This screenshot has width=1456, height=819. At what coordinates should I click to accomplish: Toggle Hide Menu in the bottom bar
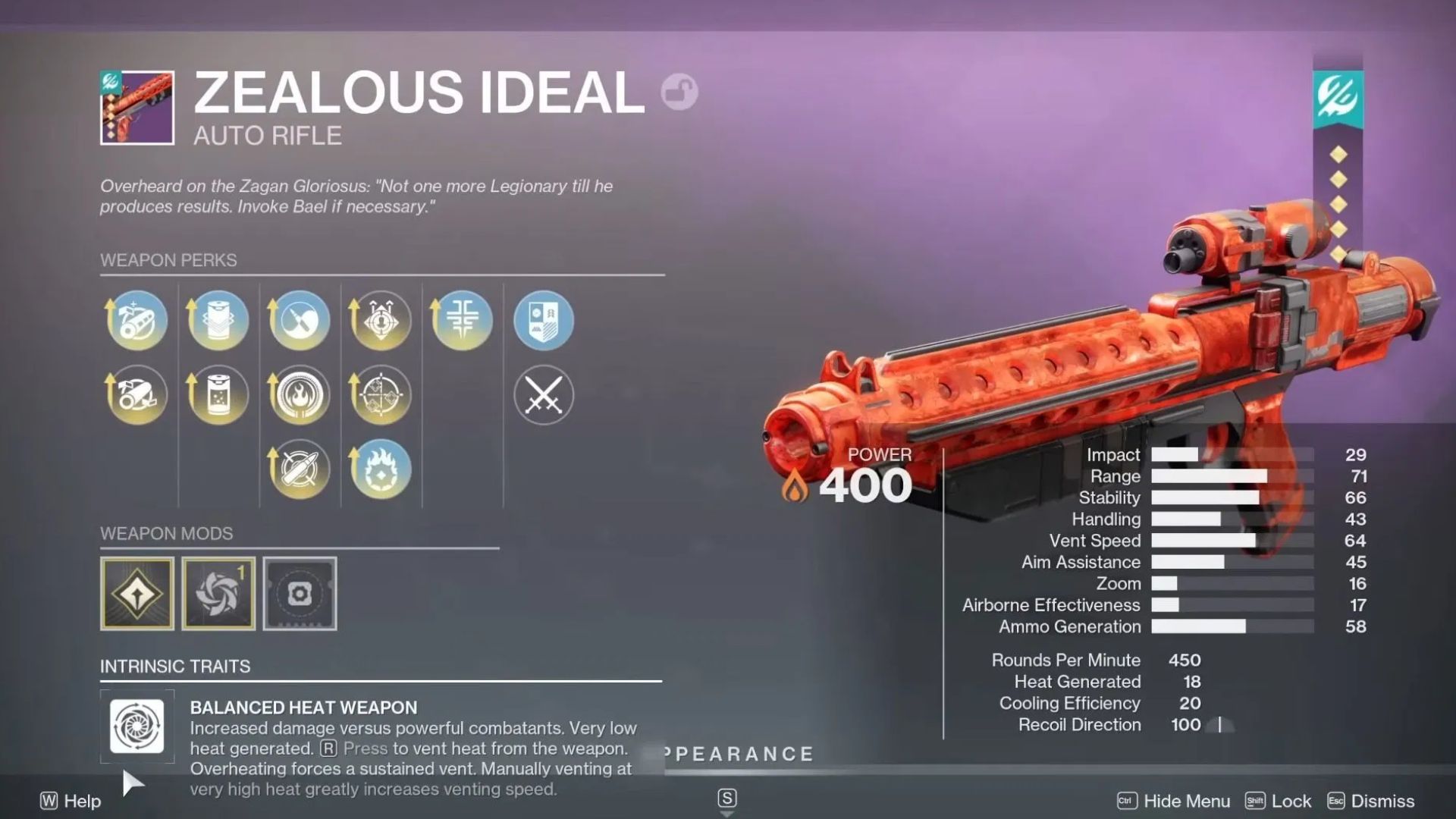(1175, 801)
